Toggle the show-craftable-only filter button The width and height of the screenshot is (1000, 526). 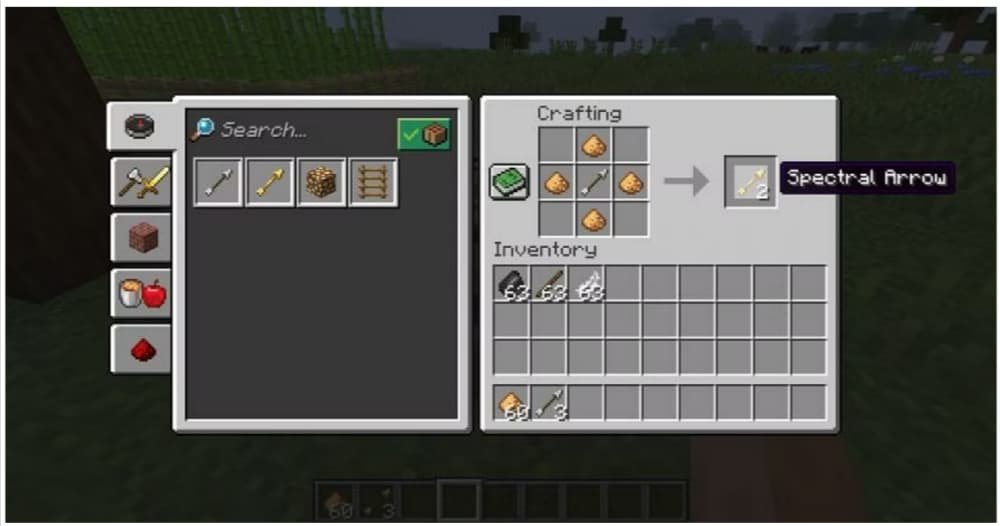[x=424, y=134]
